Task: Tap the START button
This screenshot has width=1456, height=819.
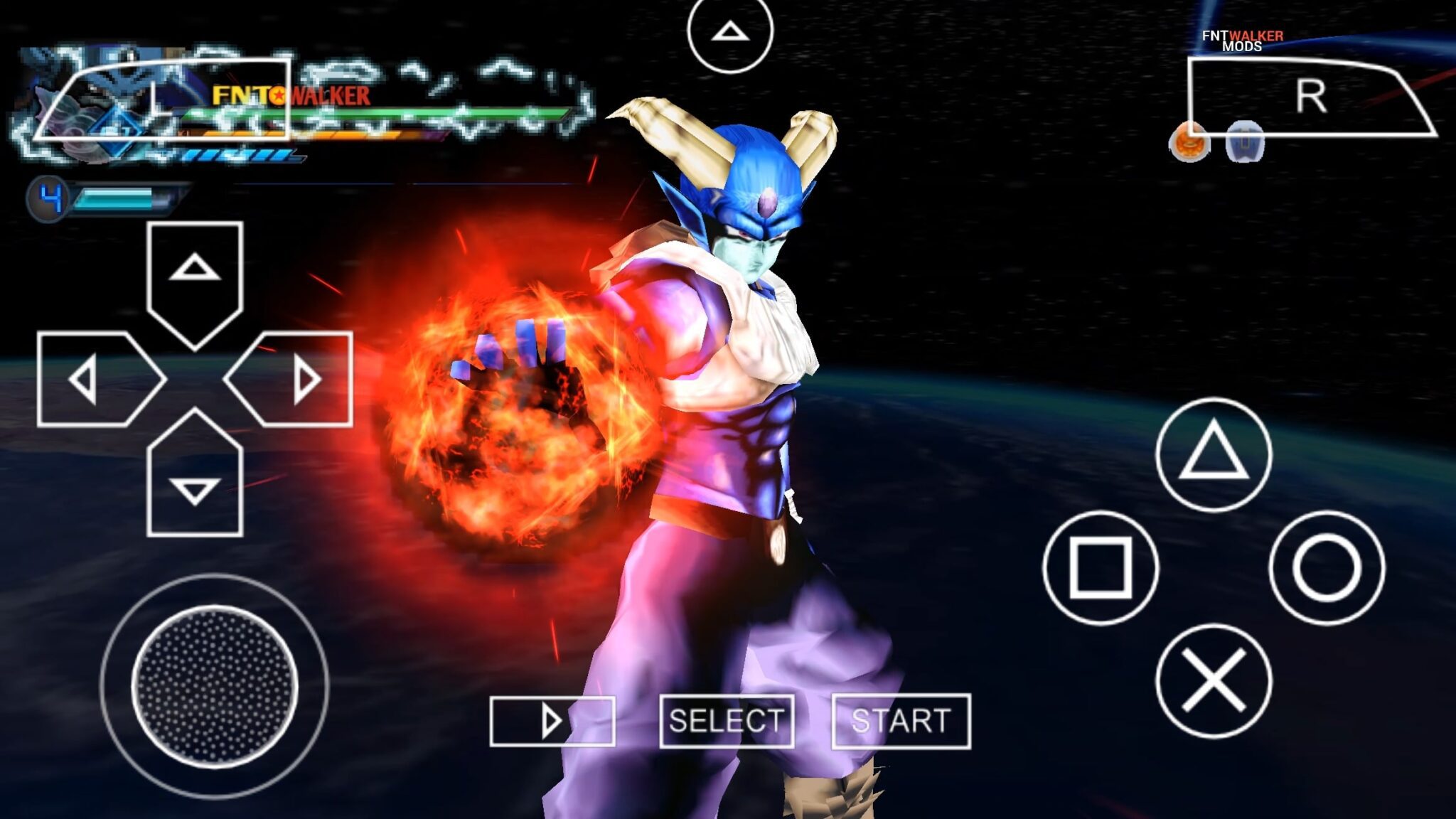Action: pyautogui.click(x=901, y=721)
